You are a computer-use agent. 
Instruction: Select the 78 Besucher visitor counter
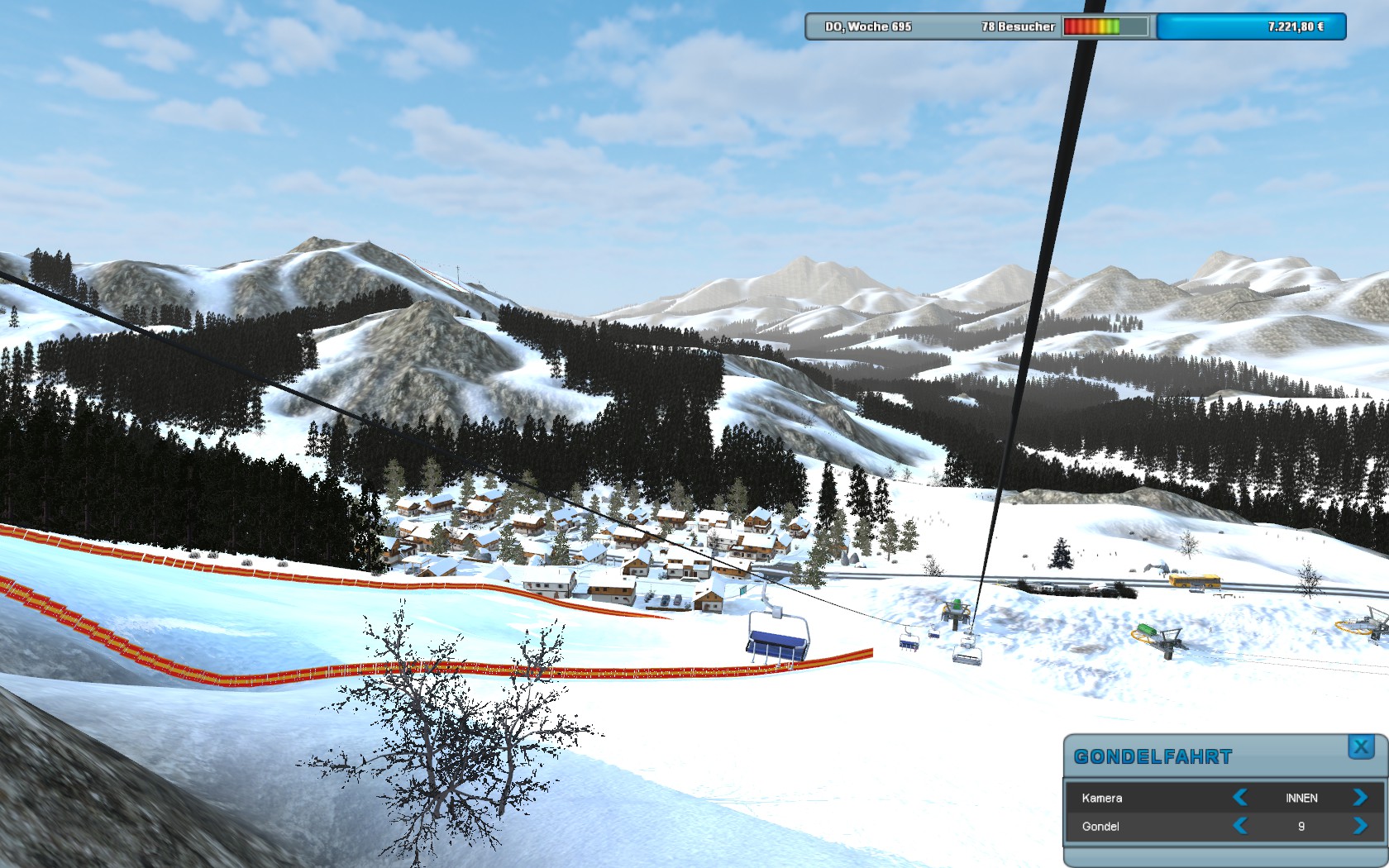(1017, 26)
